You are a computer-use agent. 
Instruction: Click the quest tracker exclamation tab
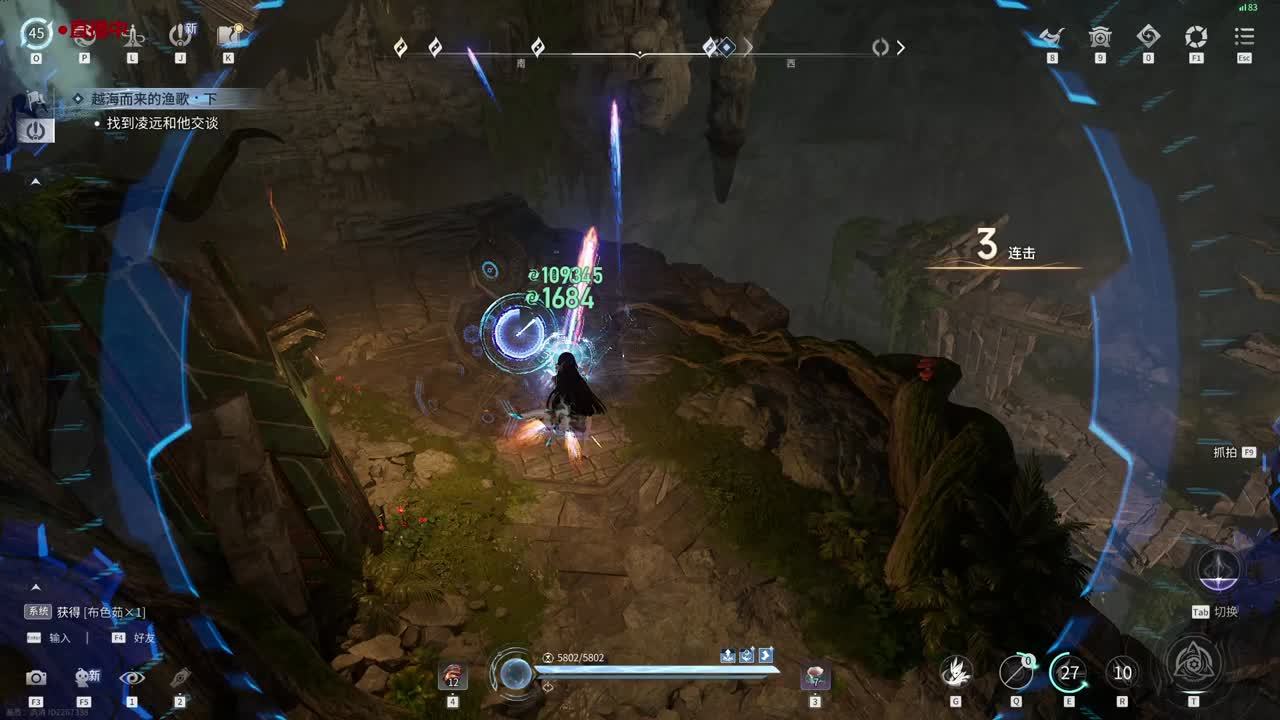point(35,130)
